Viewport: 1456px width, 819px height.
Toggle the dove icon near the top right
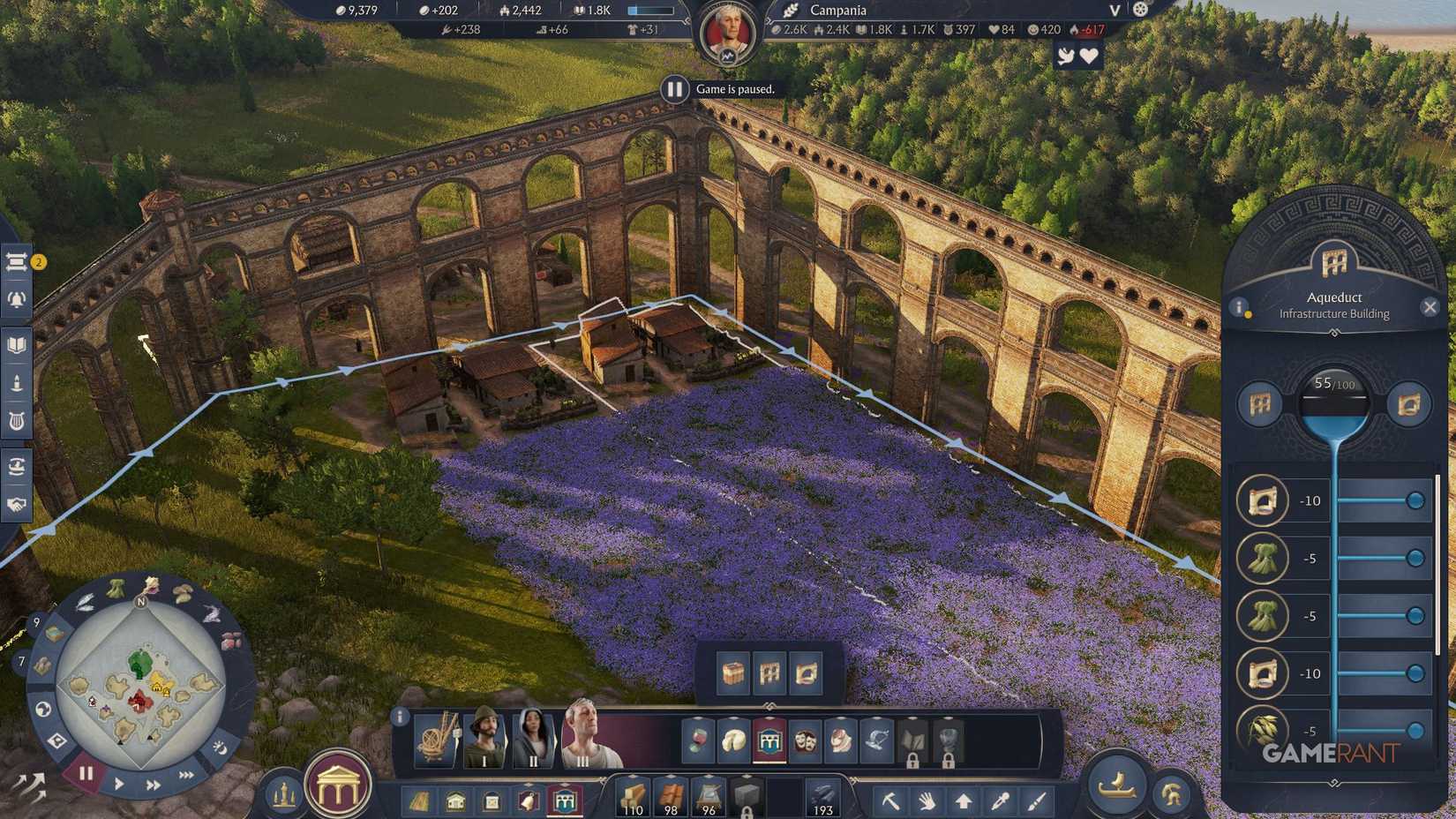(1066, 55)
